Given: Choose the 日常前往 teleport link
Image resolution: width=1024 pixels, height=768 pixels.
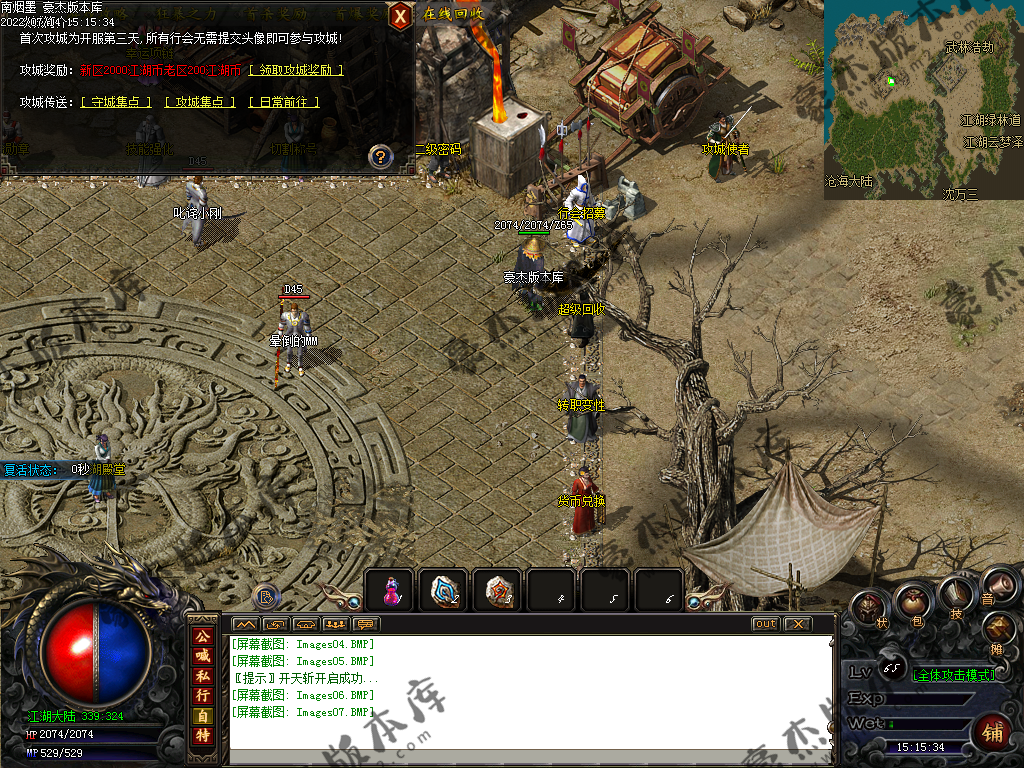Looking at the screenshot, I should [x=283, y=102].
